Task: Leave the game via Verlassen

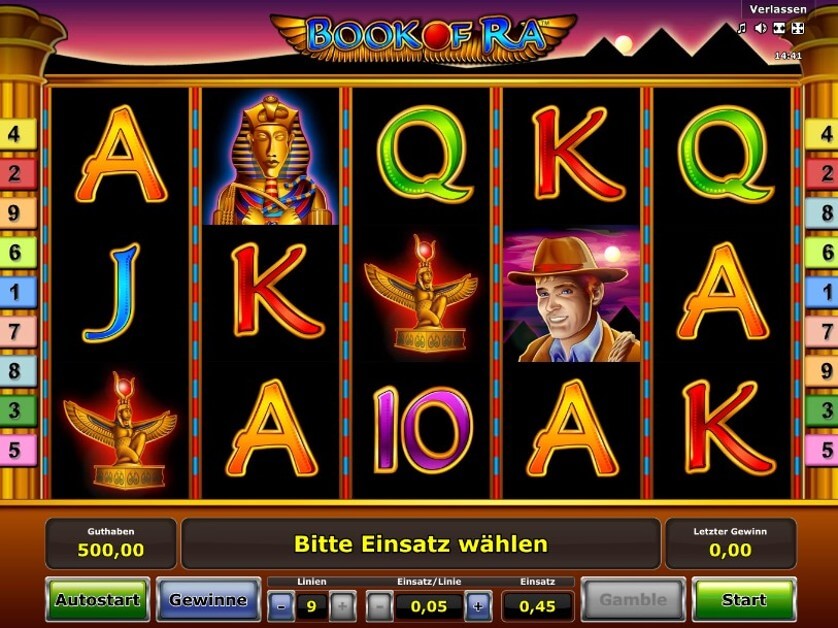Action: 777,9
